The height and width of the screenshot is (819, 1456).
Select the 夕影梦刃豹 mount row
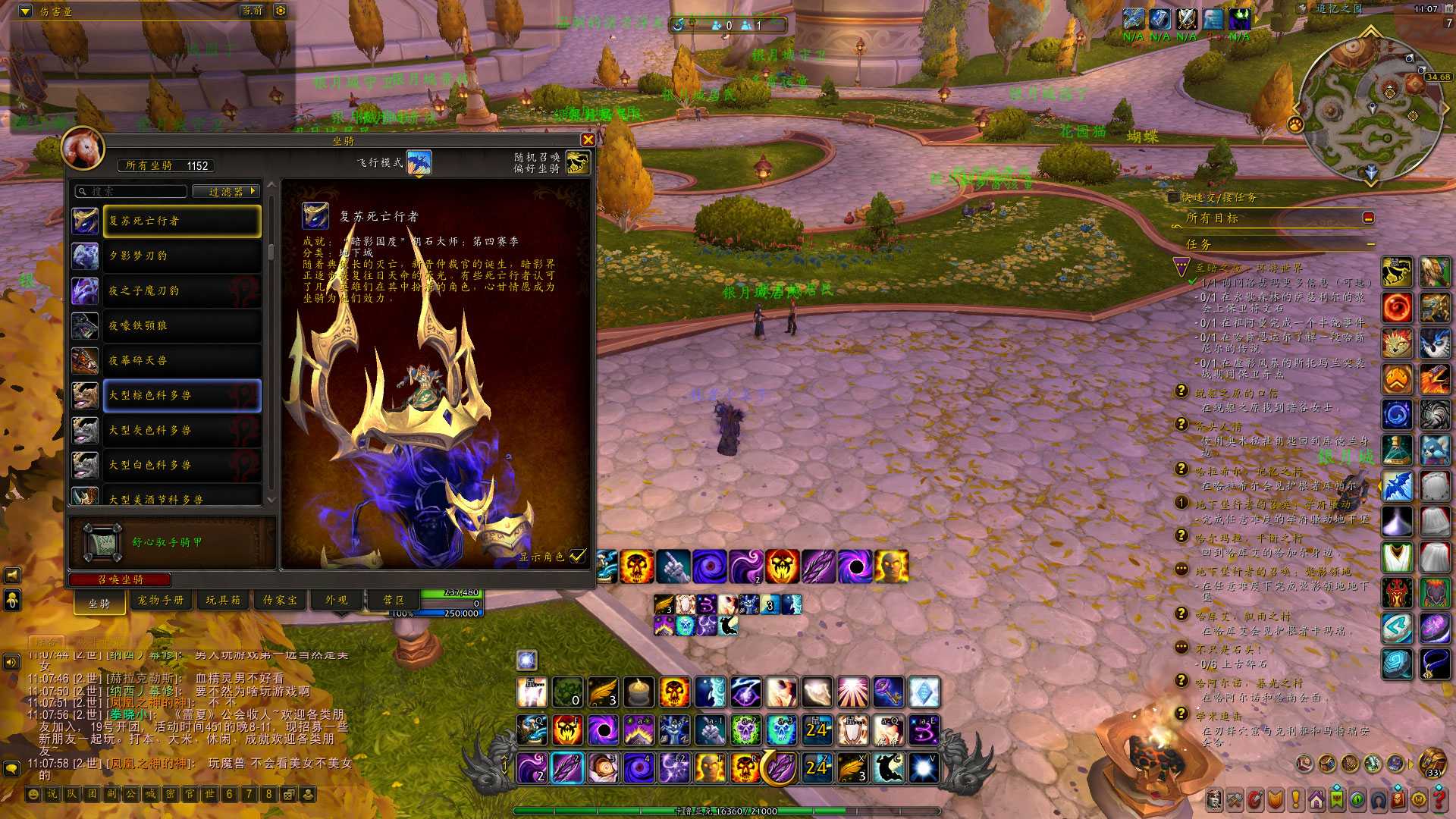coord(182,256)
